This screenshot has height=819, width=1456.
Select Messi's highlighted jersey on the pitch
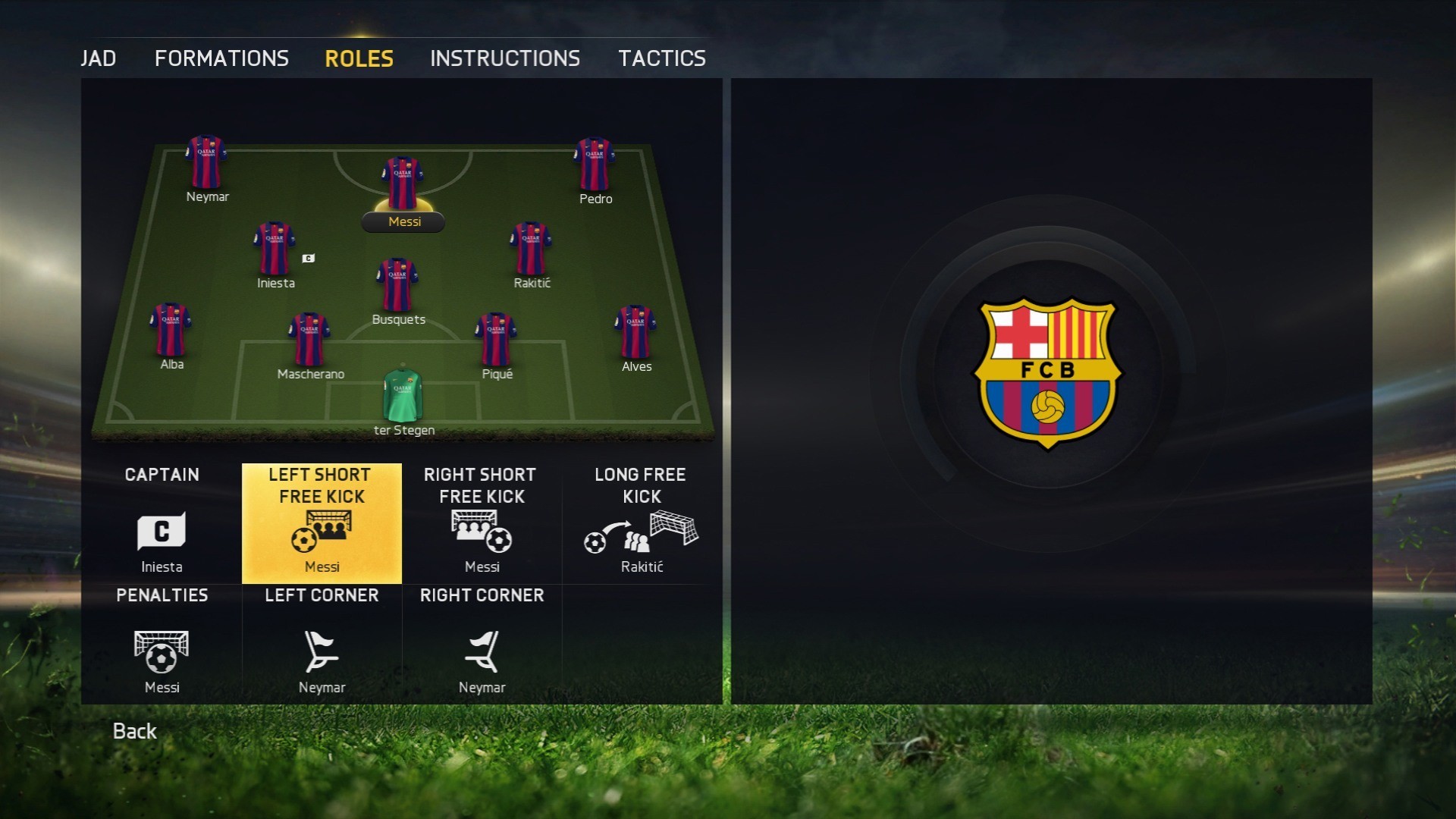click(403, 182)
